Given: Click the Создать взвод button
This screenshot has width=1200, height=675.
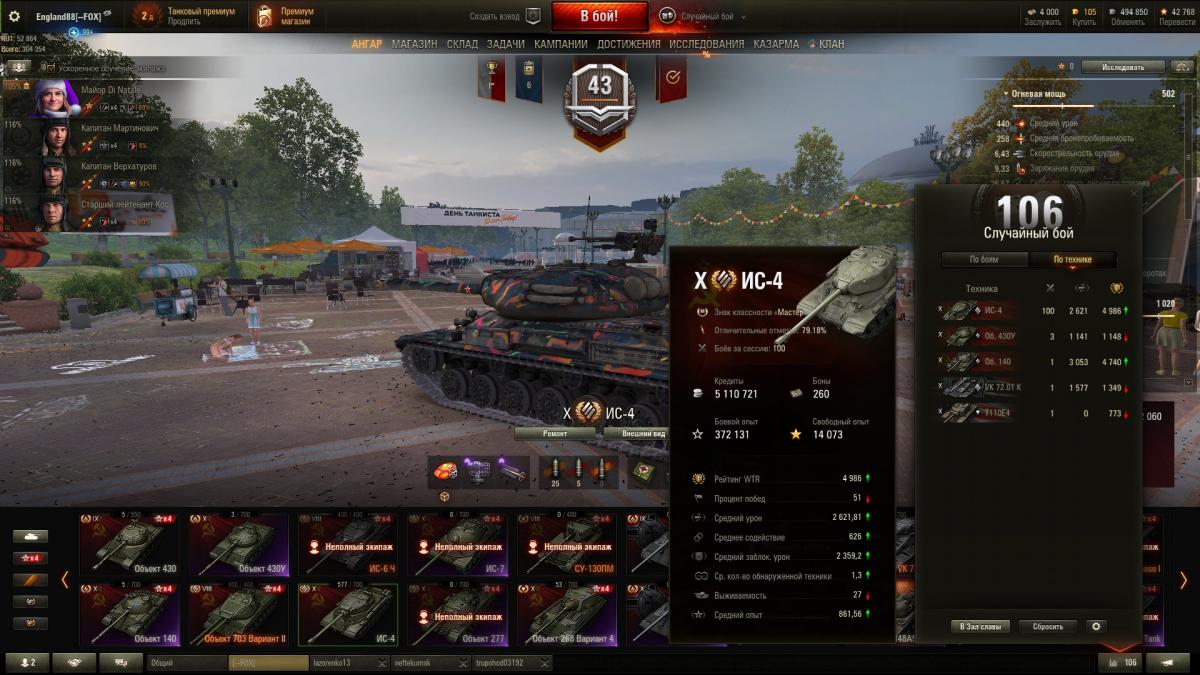Looking at the screenshot, I should (505, 16).
